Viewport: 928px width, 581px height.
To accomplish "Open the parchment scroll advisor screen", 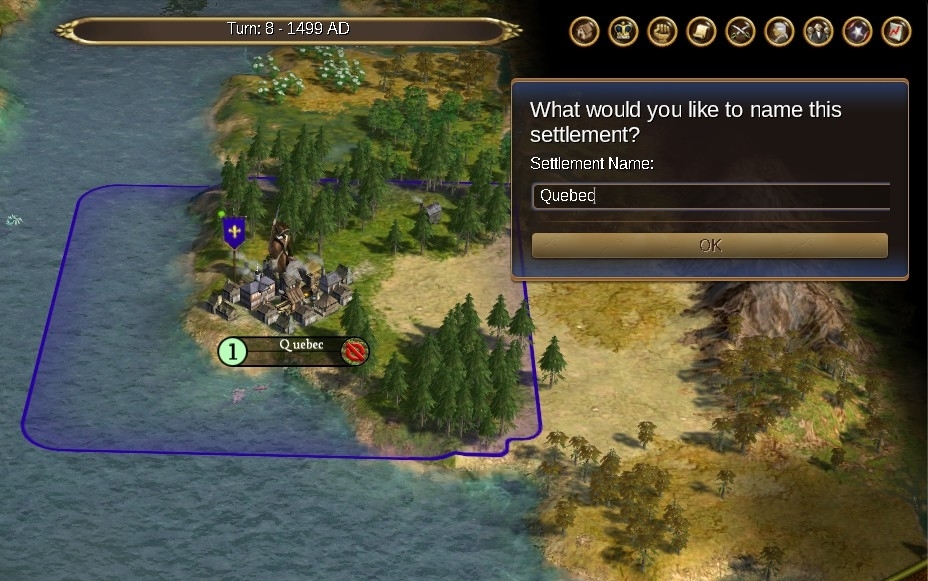I will pos(701,31).
